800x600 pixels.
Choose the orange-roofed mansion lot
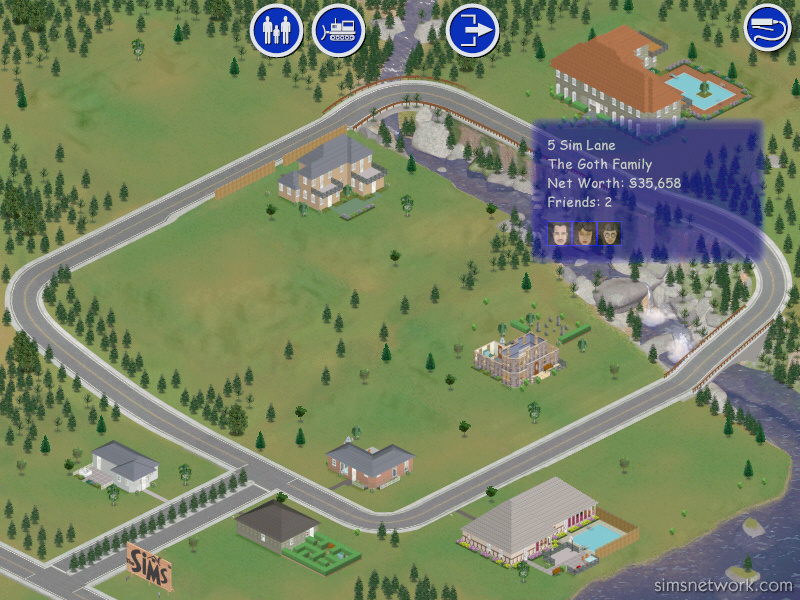[x=612, y=72]
